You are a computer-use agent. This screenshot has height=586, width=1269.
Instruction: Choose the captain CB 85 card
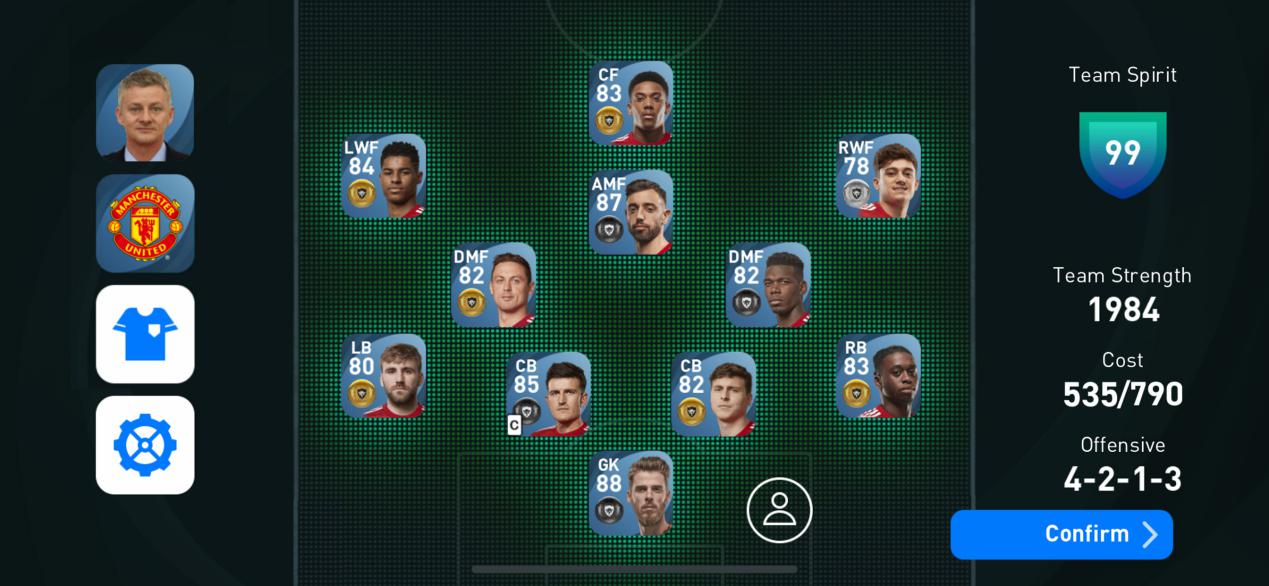(548, 394)
